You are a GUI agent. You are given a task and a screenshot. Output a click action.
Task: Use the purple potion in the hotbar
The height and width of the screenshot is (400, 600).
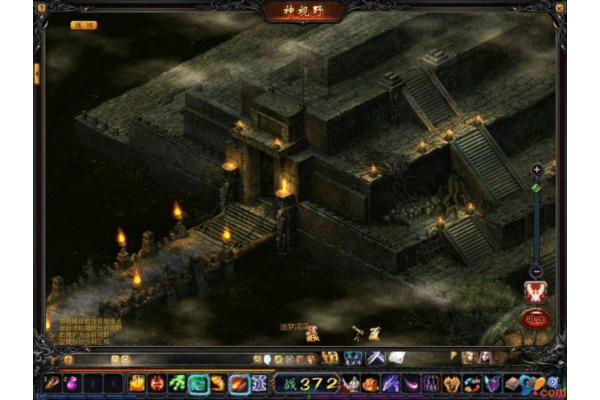71,382
